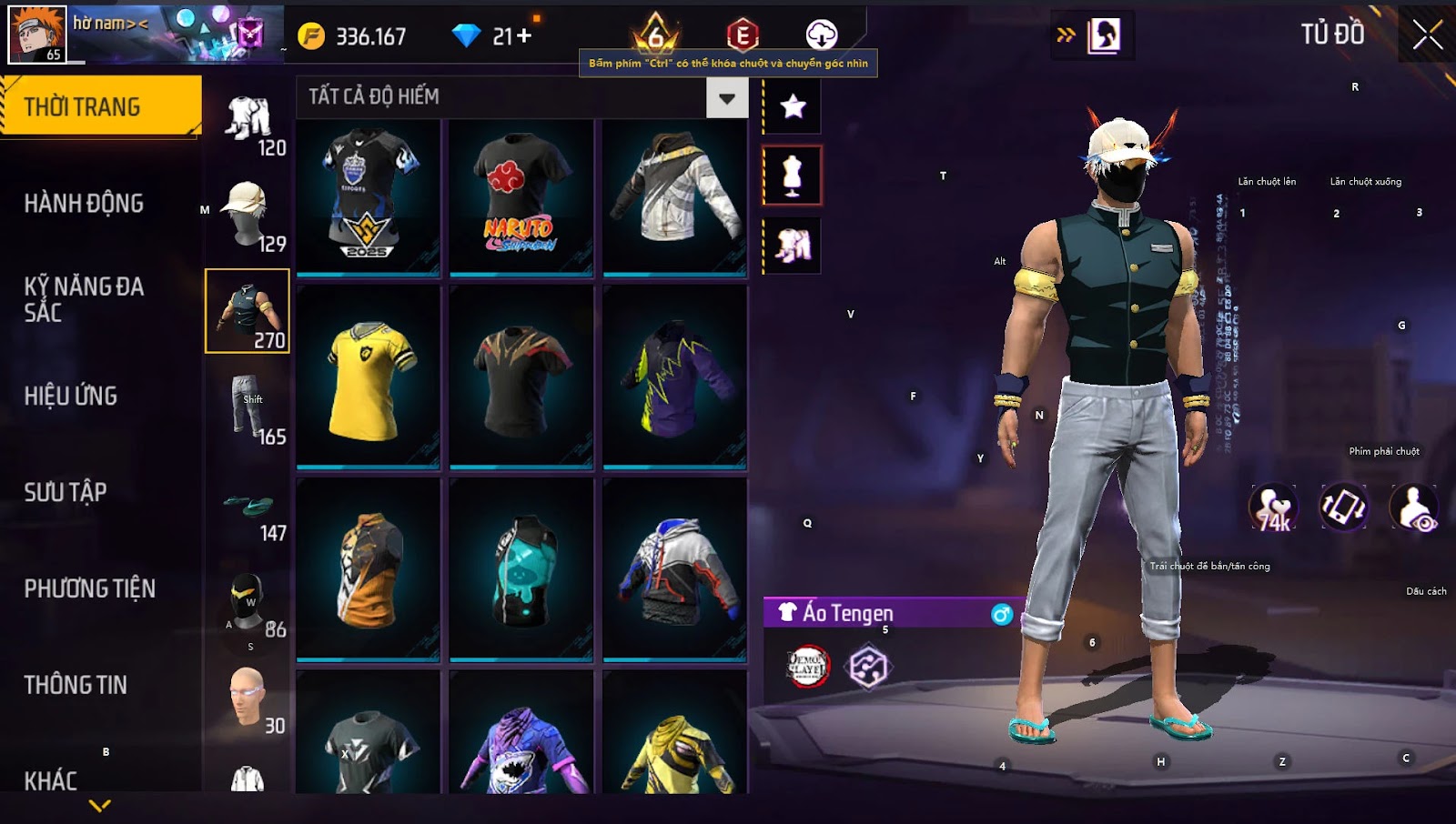Switch to the hat category with 129 items
Screen dimensions: 1456x824
pos(248,215)
